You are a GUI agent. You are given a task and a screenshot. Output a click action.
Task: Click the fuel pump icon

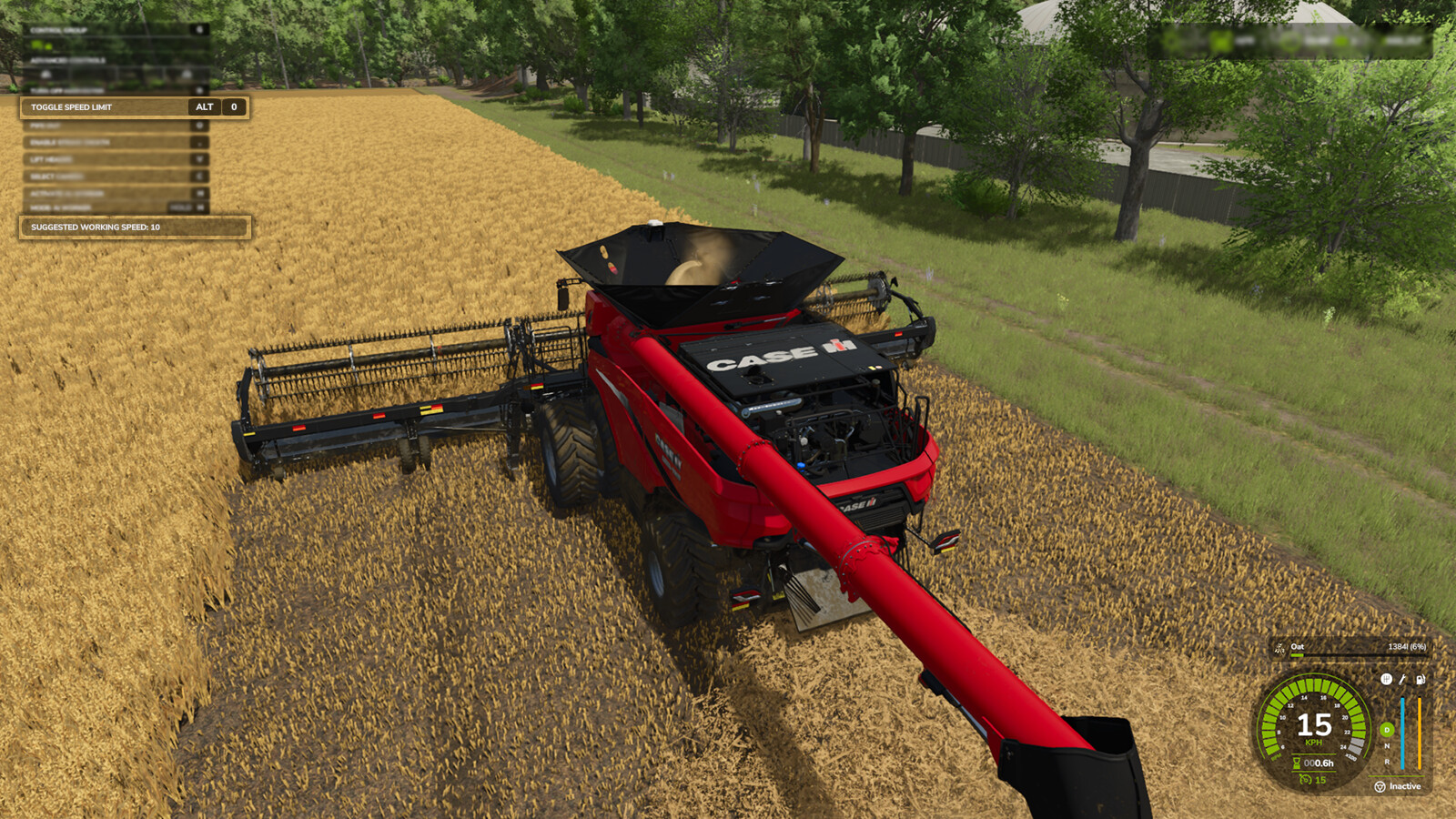click(1420, 679)
